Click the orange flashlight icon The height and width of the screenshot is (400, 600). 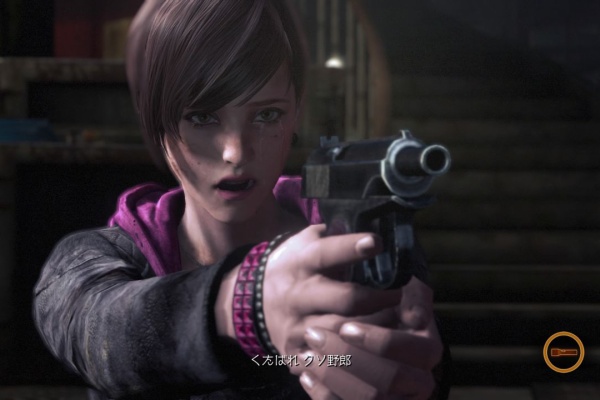(x=563, y=352)
